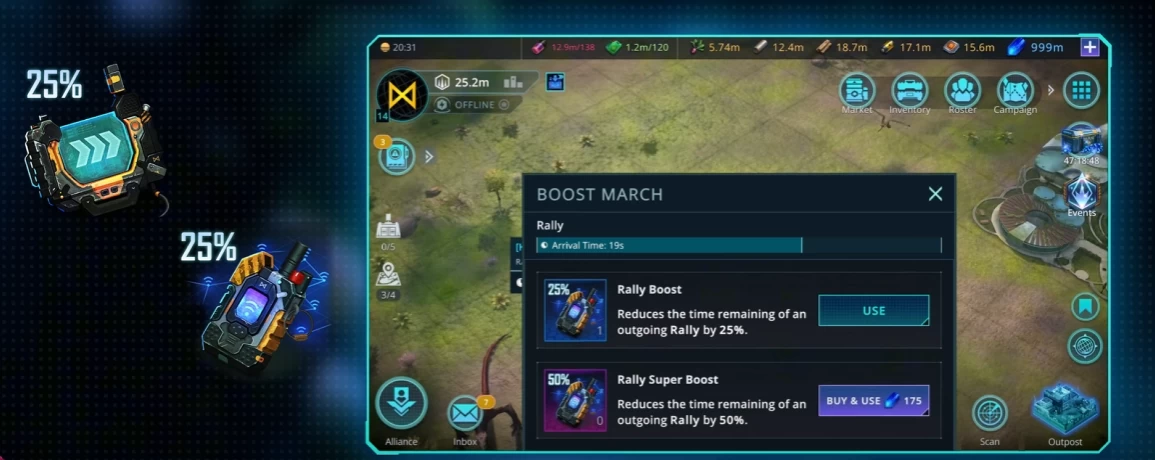
Task: Activate the Scan radar
Action: point(989,413)
